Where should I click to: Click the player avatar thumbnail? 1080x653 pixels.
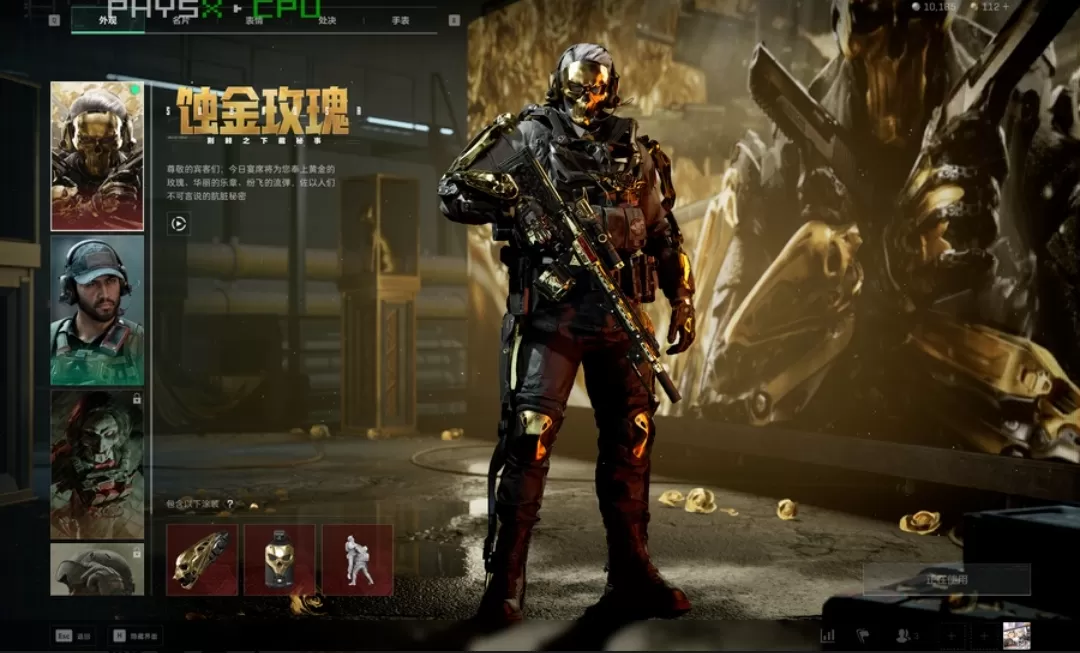click(1016, 635)
